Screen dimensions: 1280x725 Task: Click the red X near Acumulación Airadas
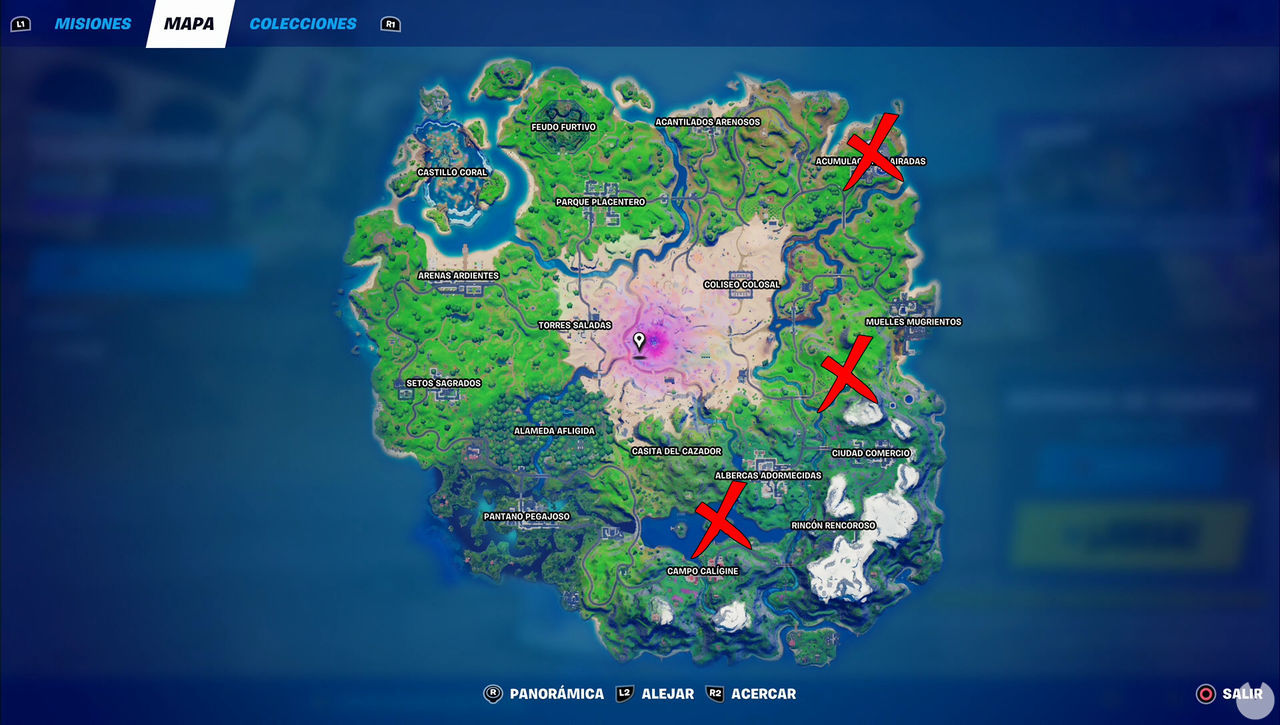[x=872, y=150]
